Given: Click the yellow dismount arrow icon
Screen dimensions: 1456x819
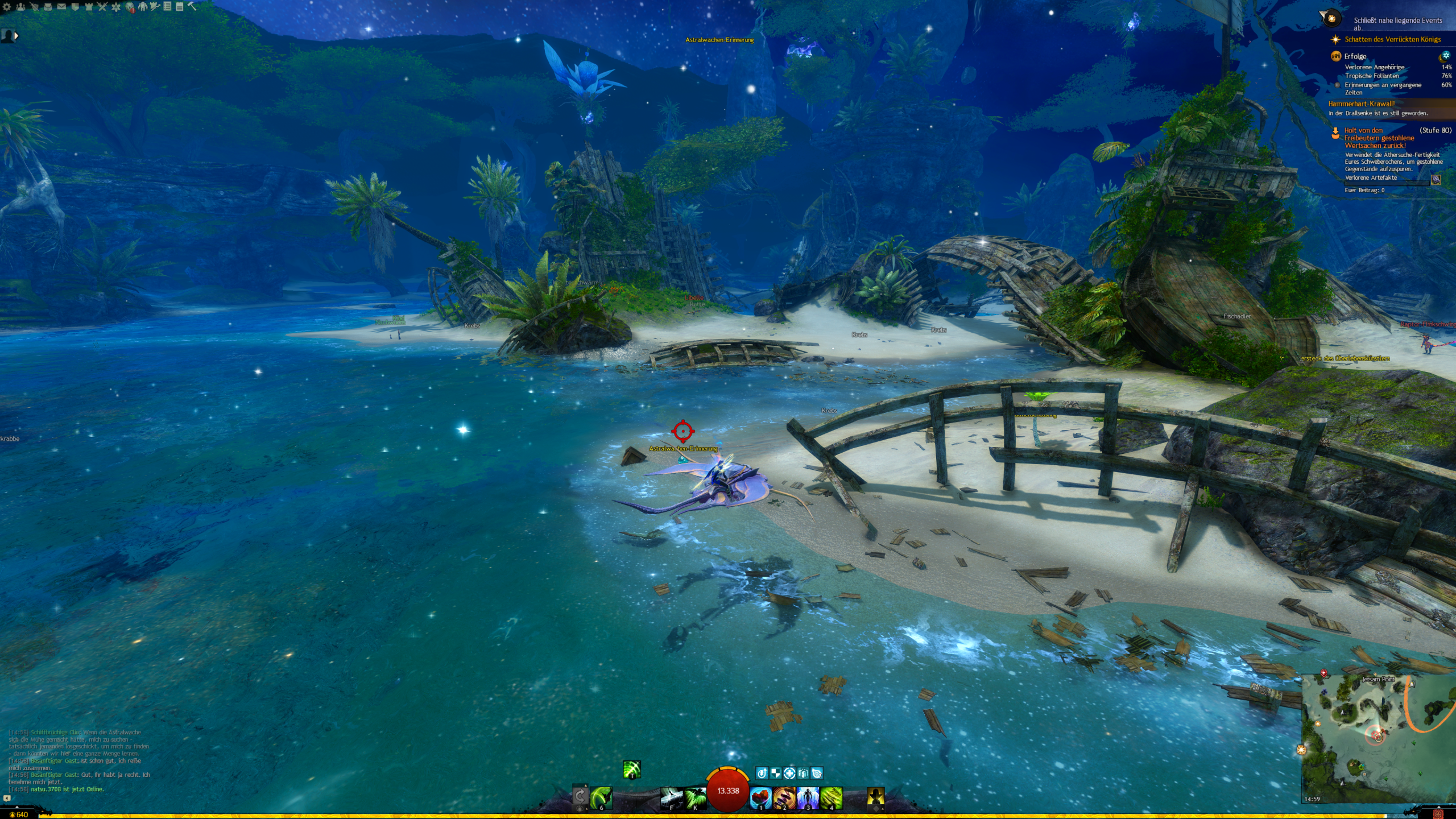Looking at the screenshot, I should pos(875,797).
